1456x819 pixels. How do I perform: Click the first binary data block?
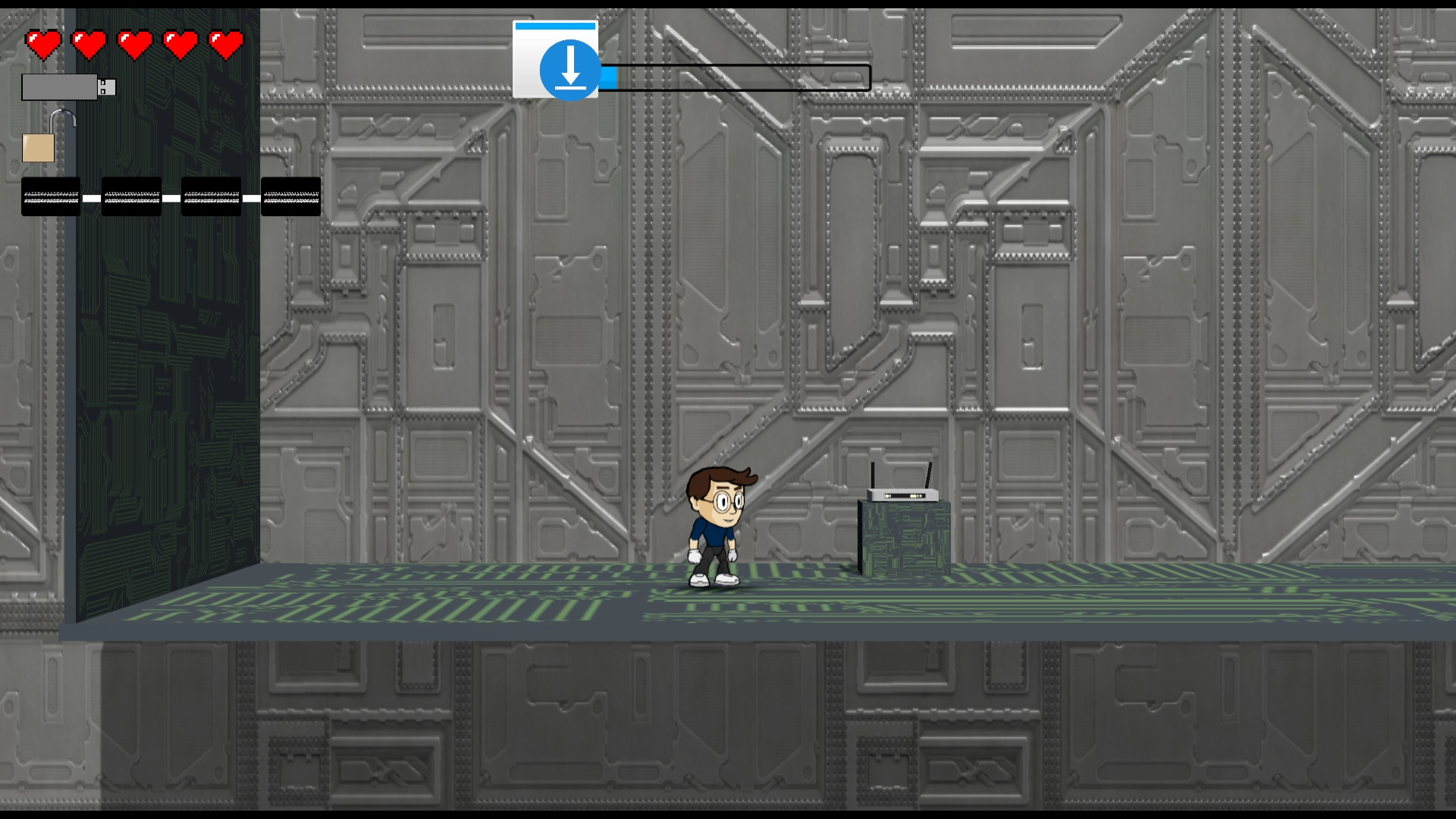click(50, 196)
